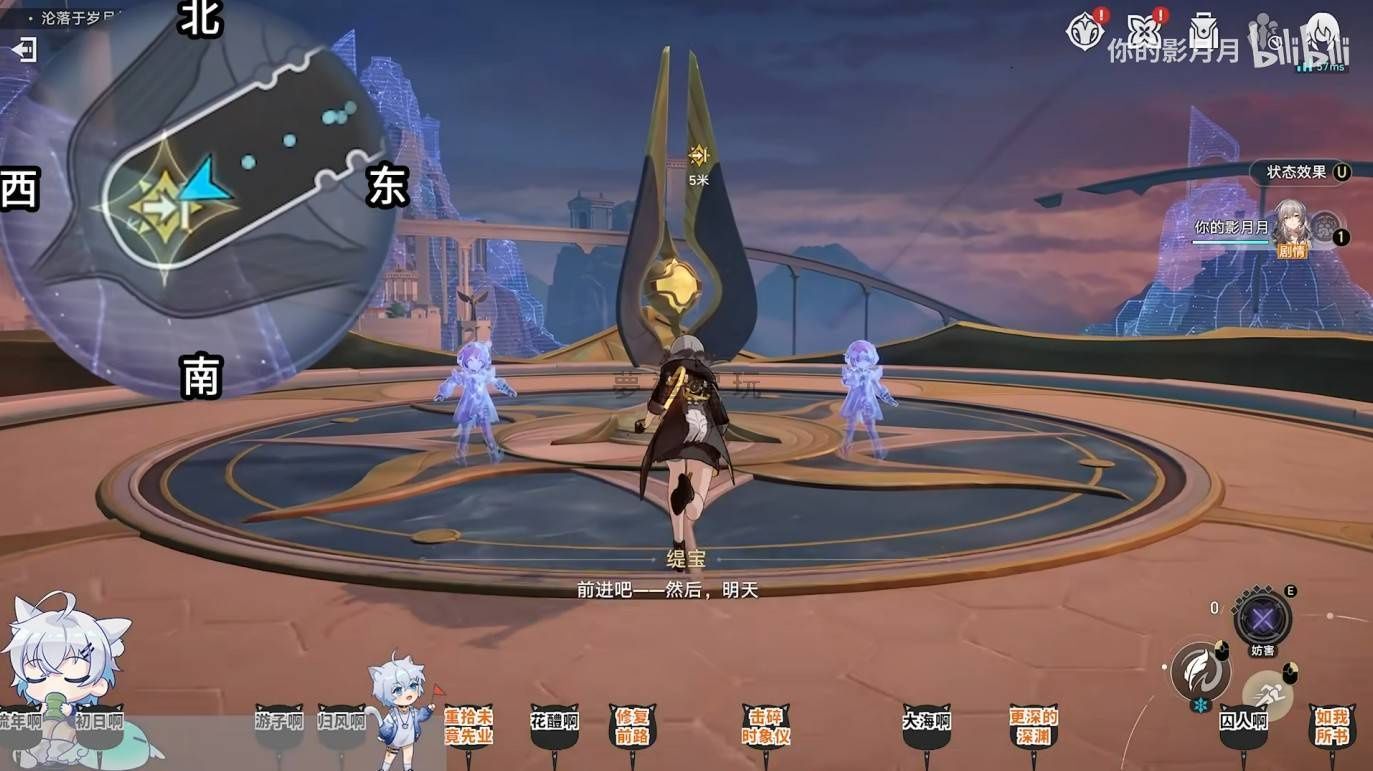Open the four-petal flower menu icon
Viewport: 1373px width, 771px height.
point(1143,32)
